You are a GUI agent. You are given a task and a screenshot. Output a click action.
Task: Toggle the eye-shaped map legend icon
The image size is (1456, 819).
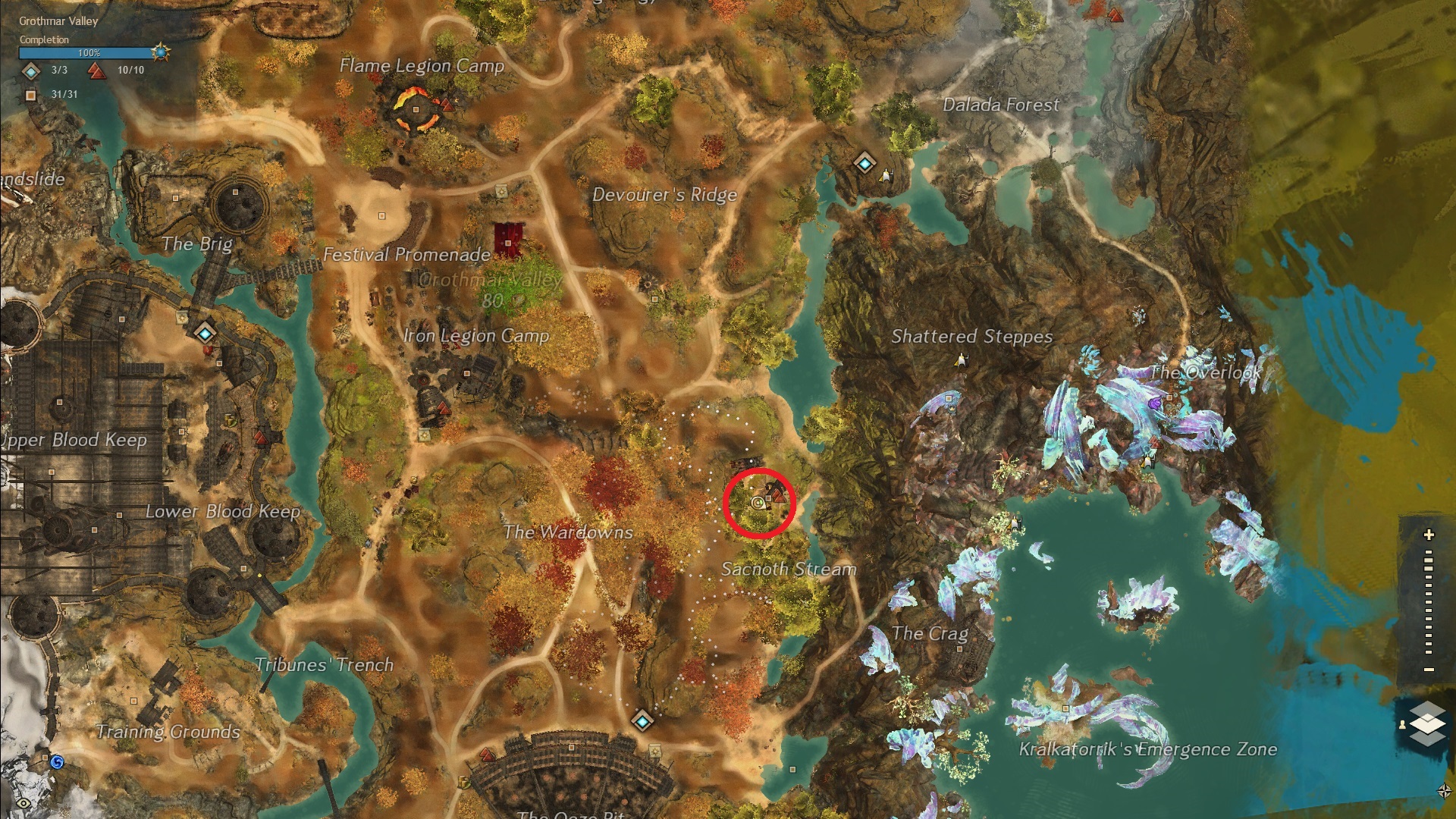24,802
